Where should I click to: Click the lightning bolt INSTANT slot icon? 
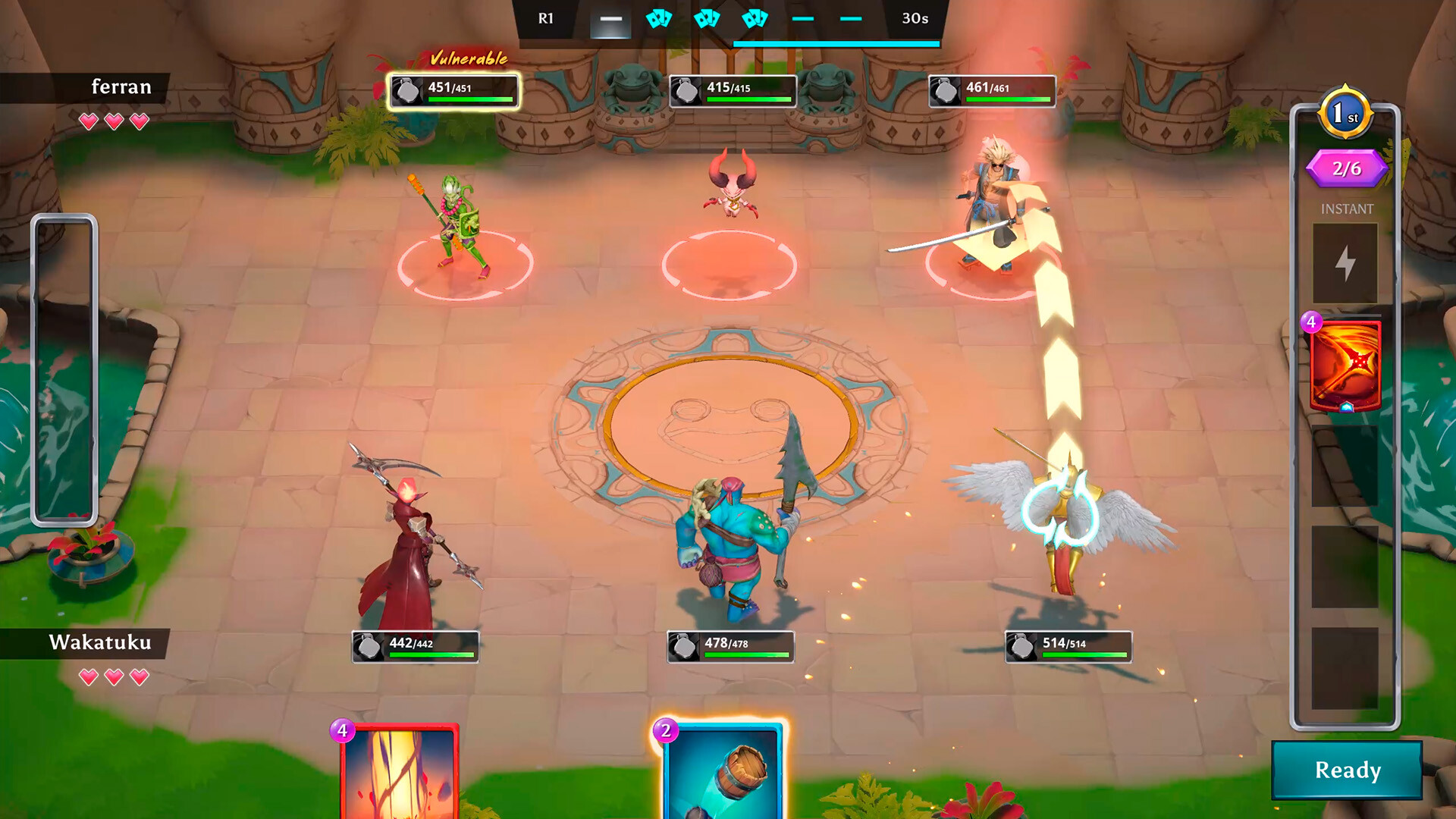point(1346,262)
